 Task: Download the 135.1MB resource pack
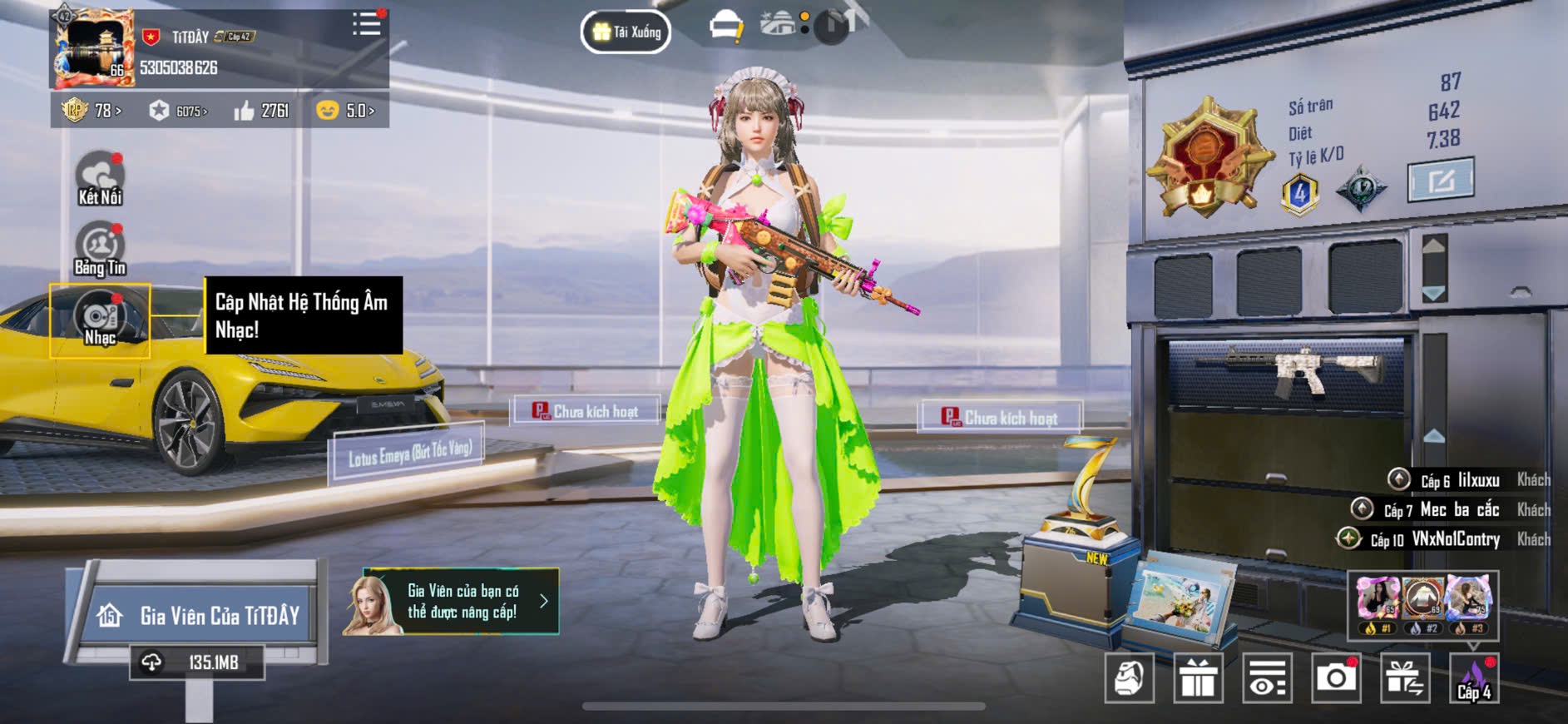click(197, 662)
